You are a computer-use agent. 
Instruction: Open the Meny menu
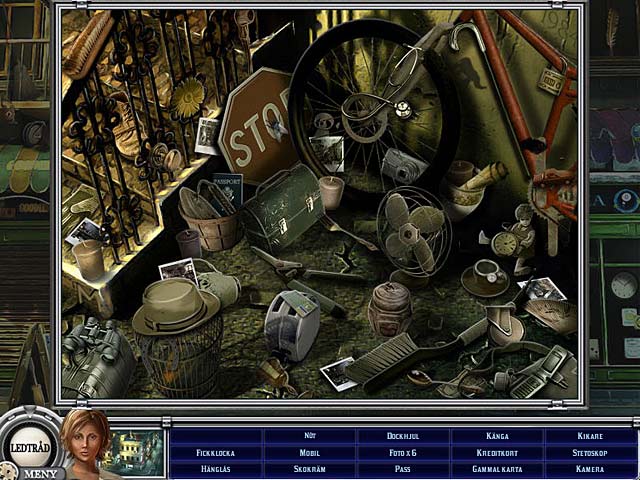tap(39, 472)
